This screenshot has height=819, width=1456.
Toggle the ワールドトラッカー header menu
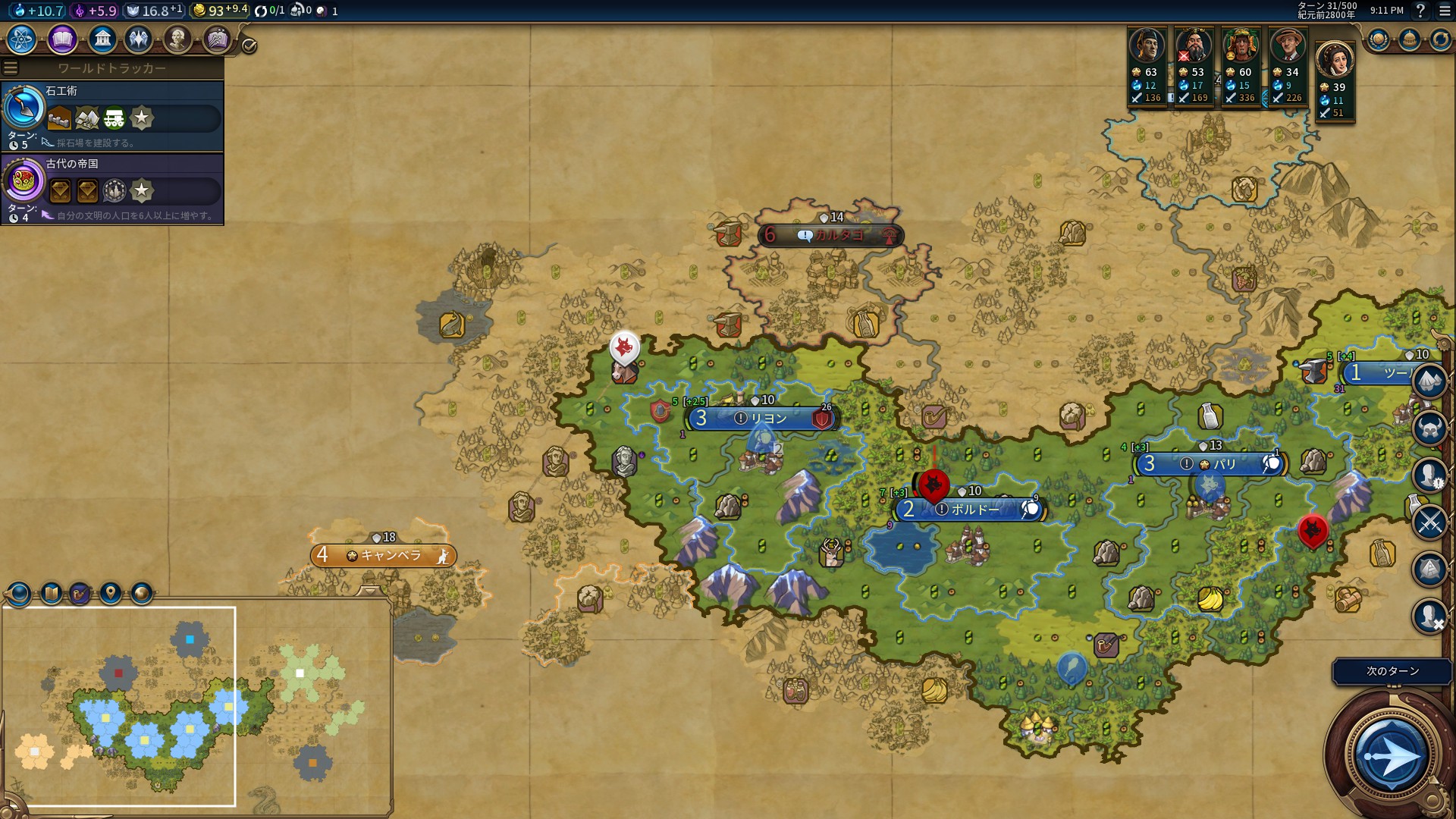pos(11,68)
